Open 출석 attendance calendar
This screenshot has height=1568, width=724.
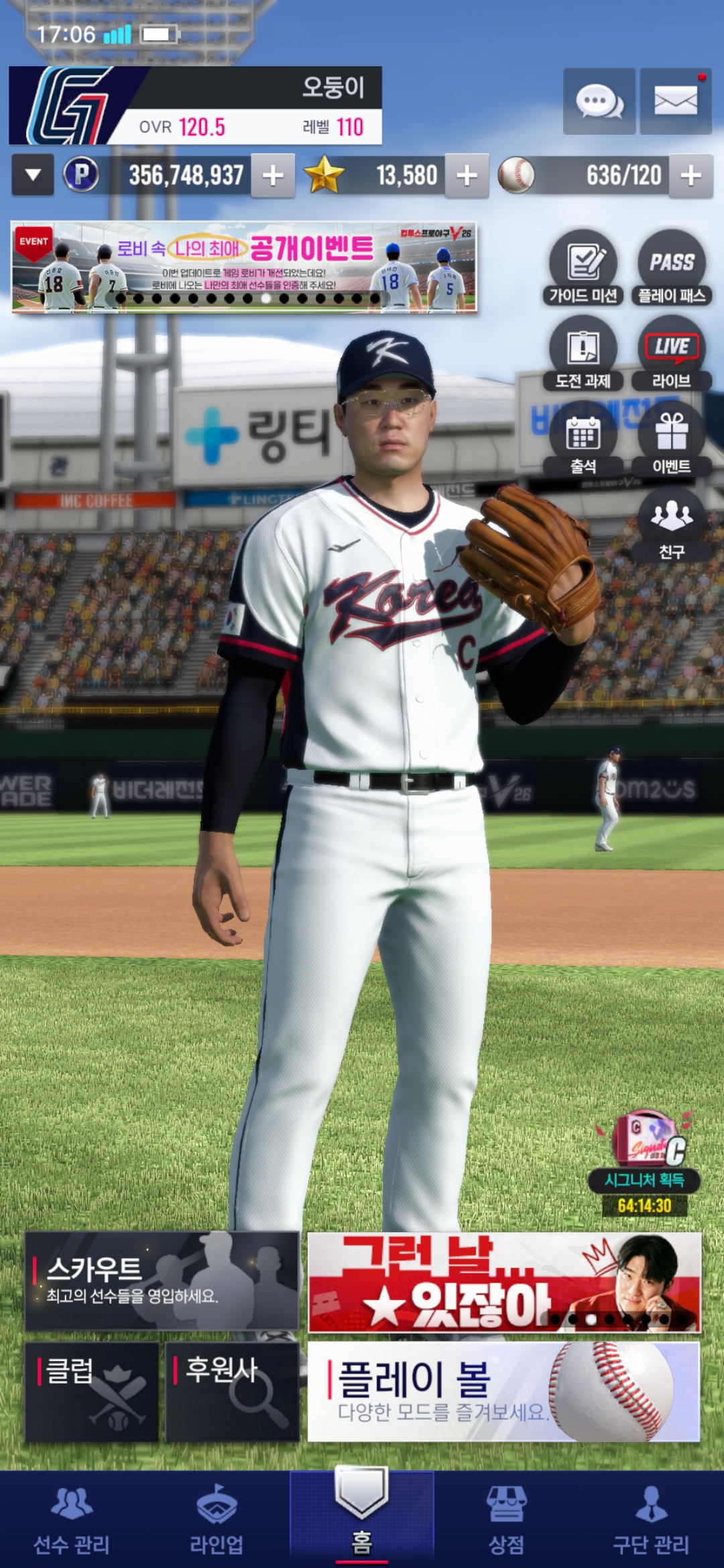click(583, 439)
